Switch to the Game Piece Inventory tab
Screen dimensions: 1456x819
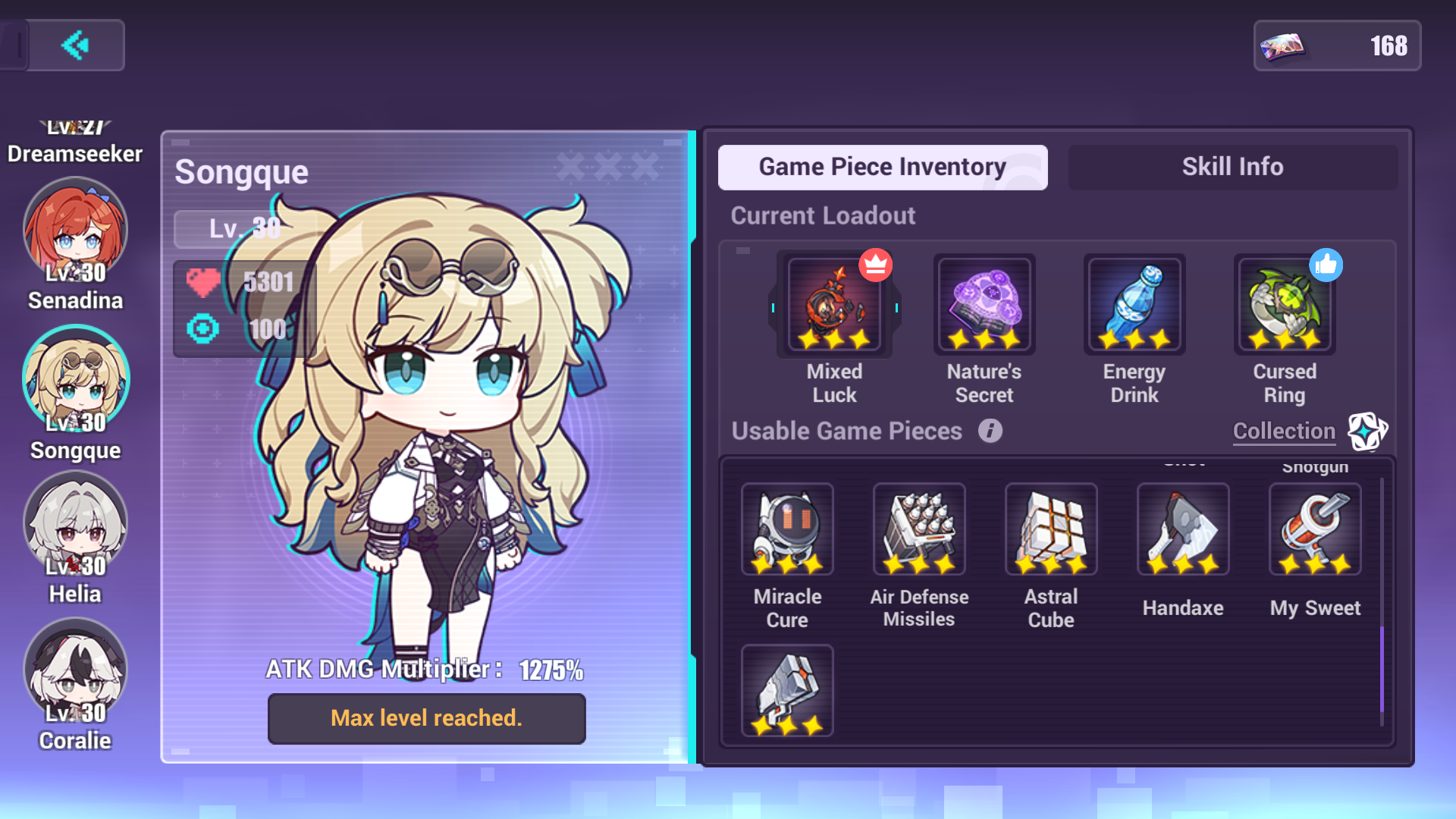click(x=882, y=167)
